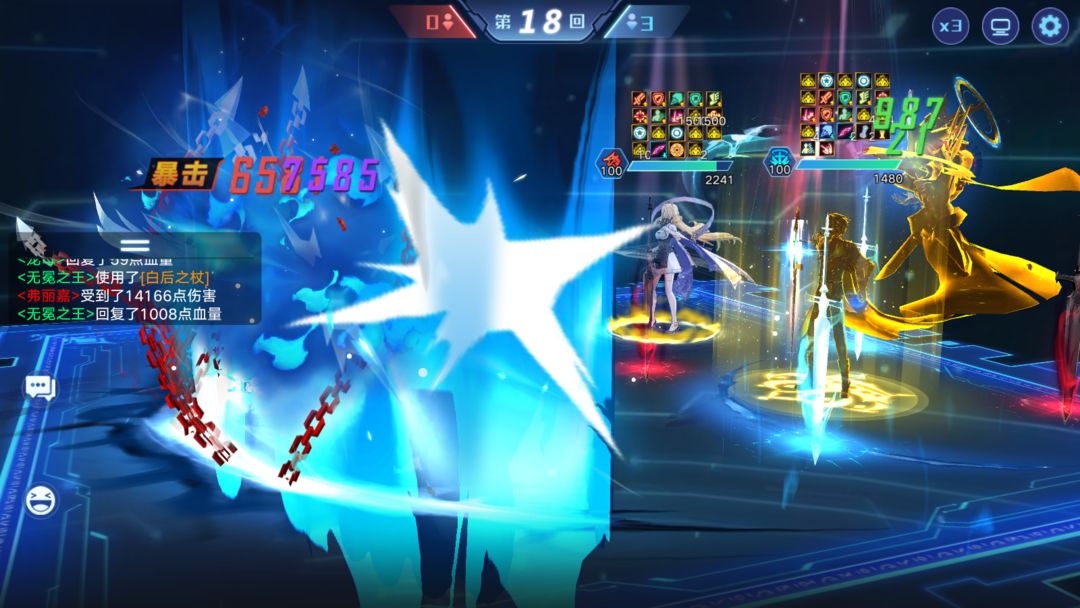Toggle the x3 battle speed button
The image size is (1080, 608).
(x=950, y=25)
